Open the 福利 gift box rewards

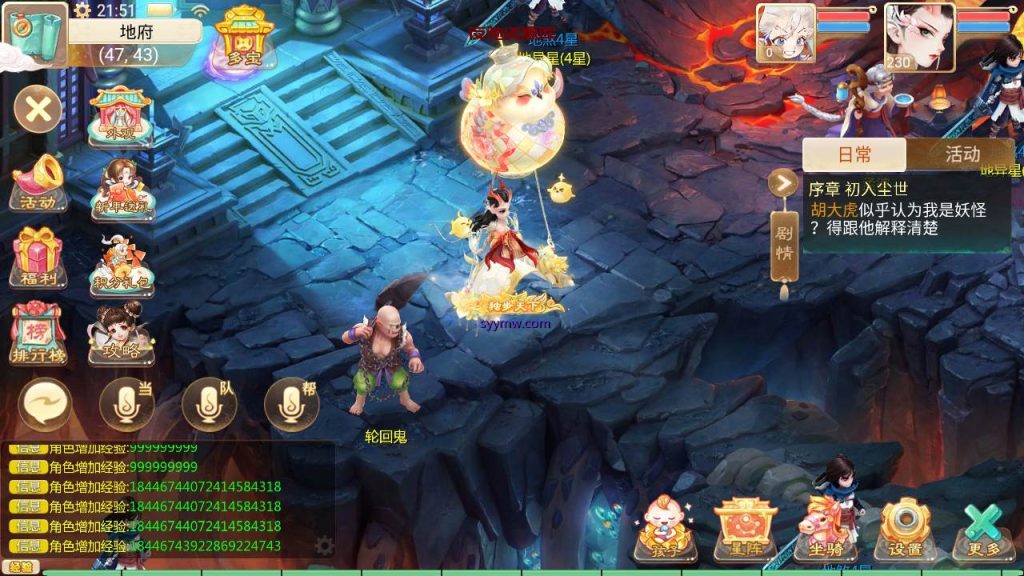click(38, 259)
